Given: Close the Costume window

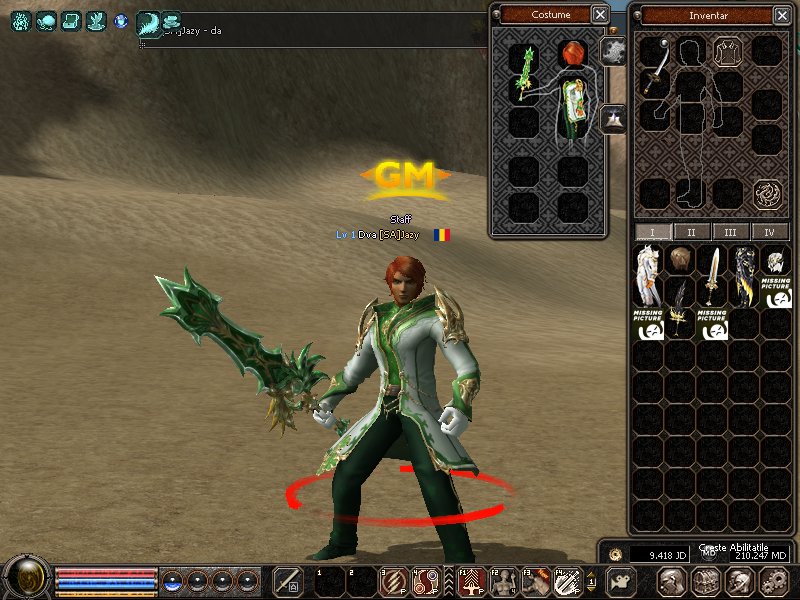Looking at the screenshot, I should (599, 14).
